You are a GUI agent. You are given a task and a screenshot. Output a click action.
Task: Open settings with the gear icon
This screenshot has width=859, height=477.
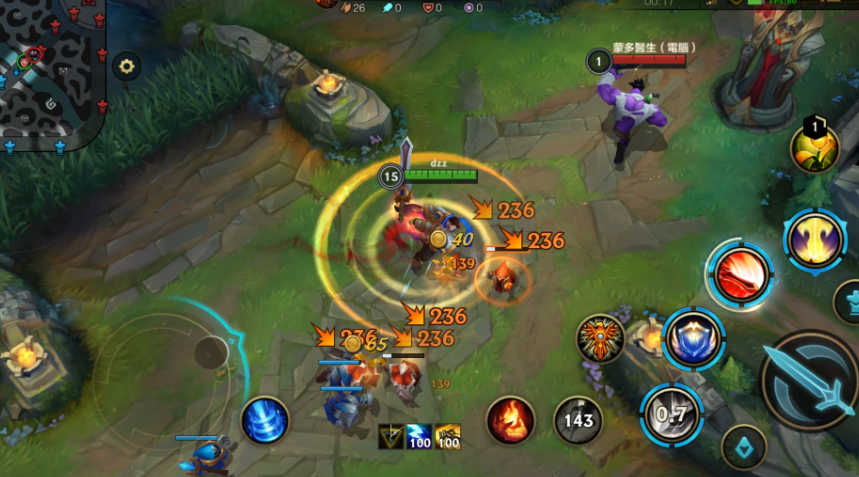[126, 67]
